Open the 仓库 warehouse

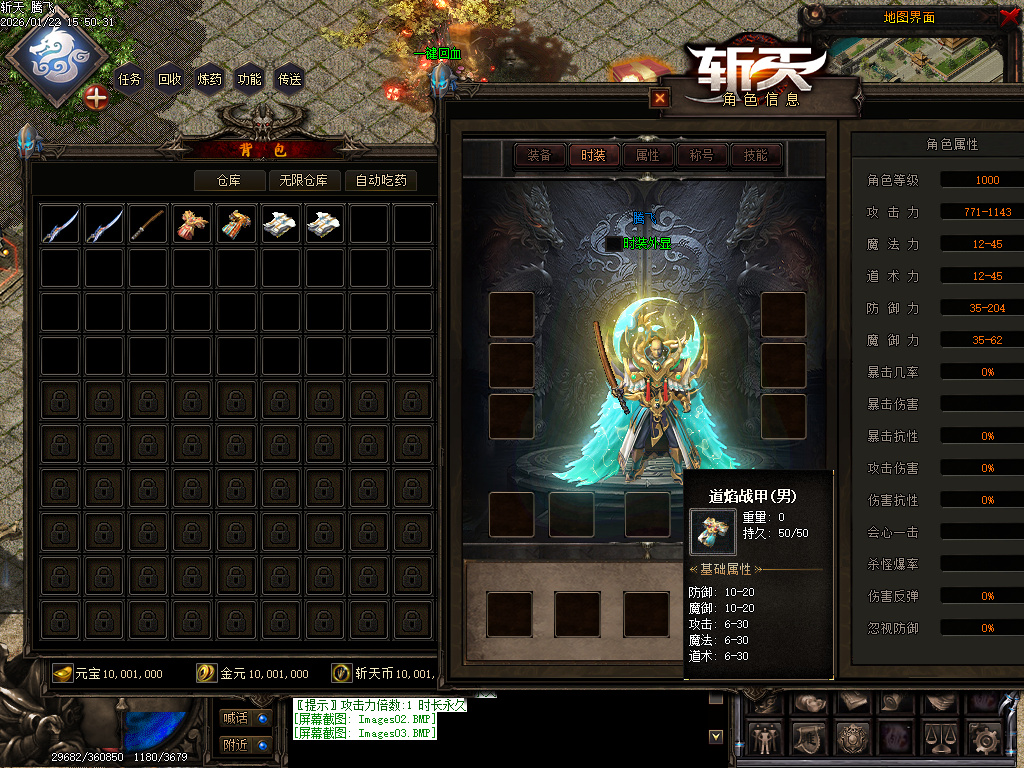coord(230,181)
